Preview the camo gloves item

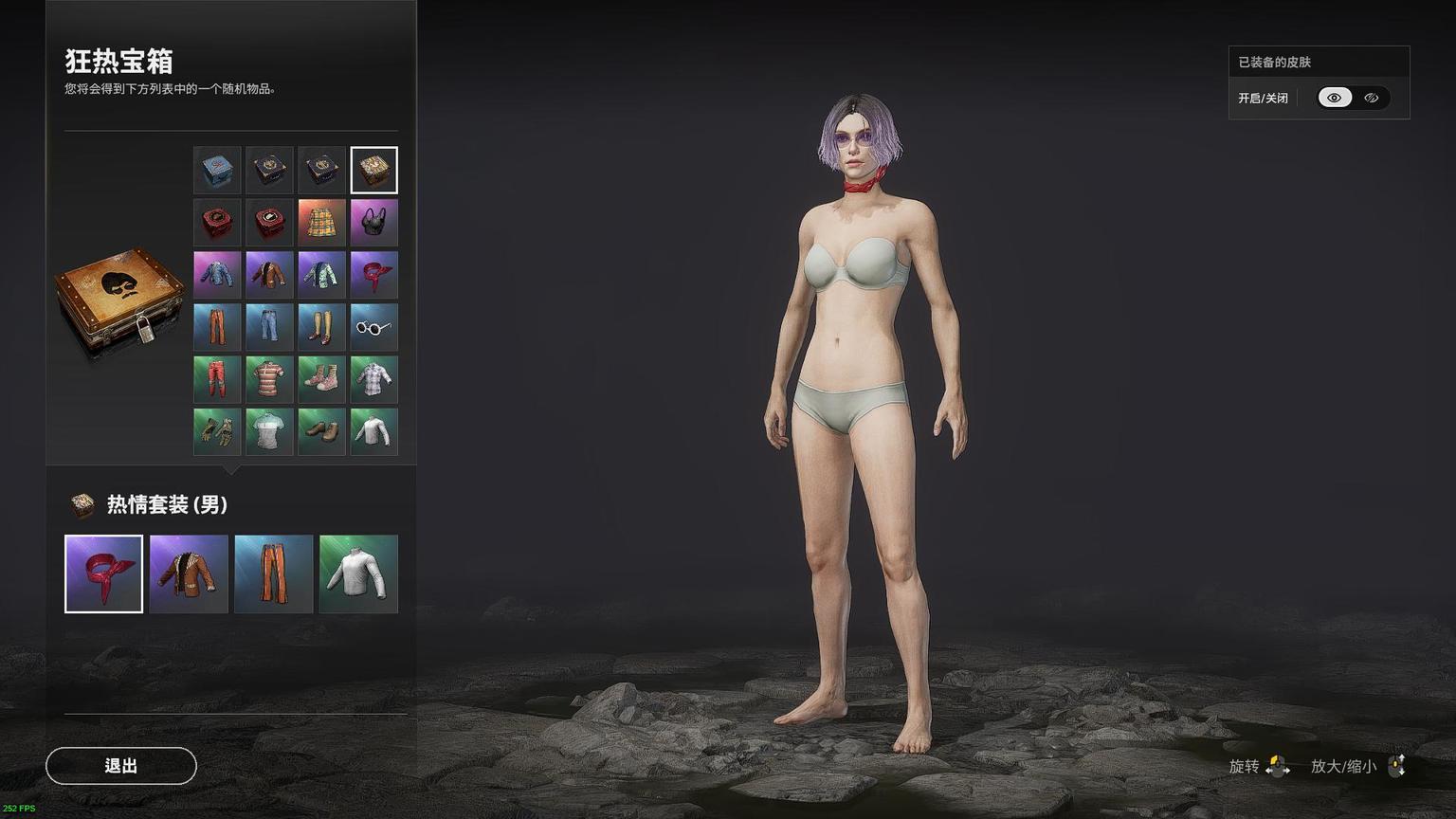[x=217, y=431]
